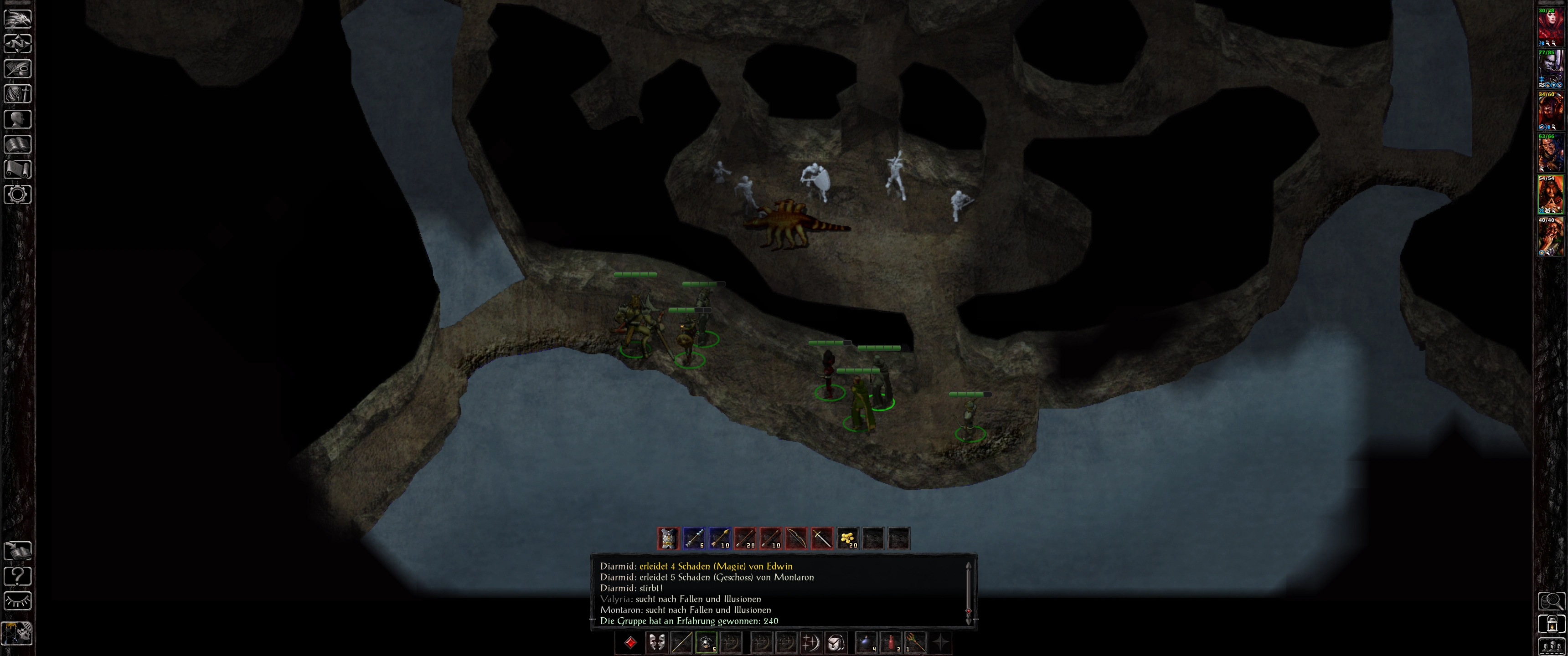Pick up the plate armor from the loot bar

668,538
